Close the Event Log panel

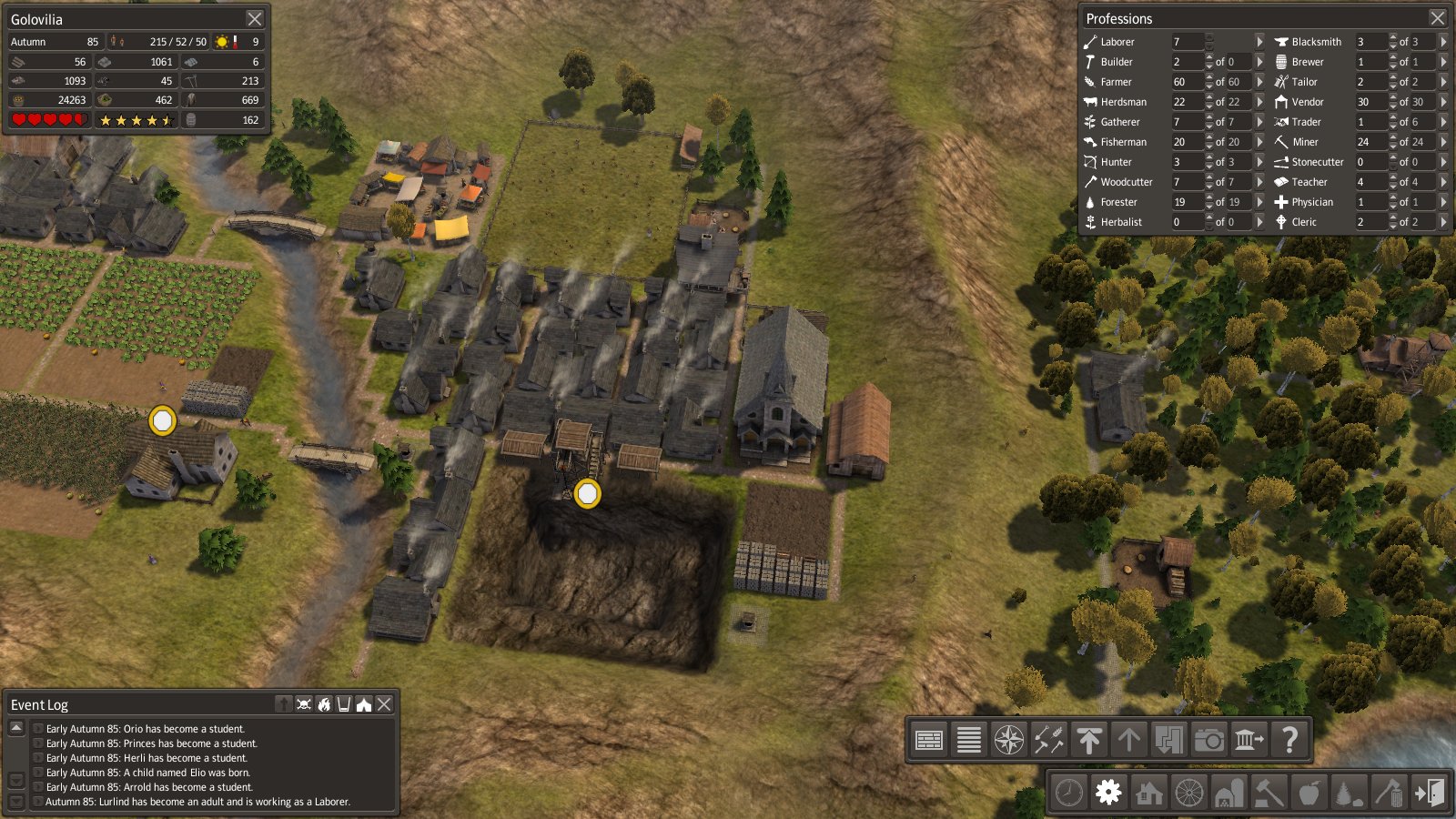pyautogui.click(x=385, y=704)
